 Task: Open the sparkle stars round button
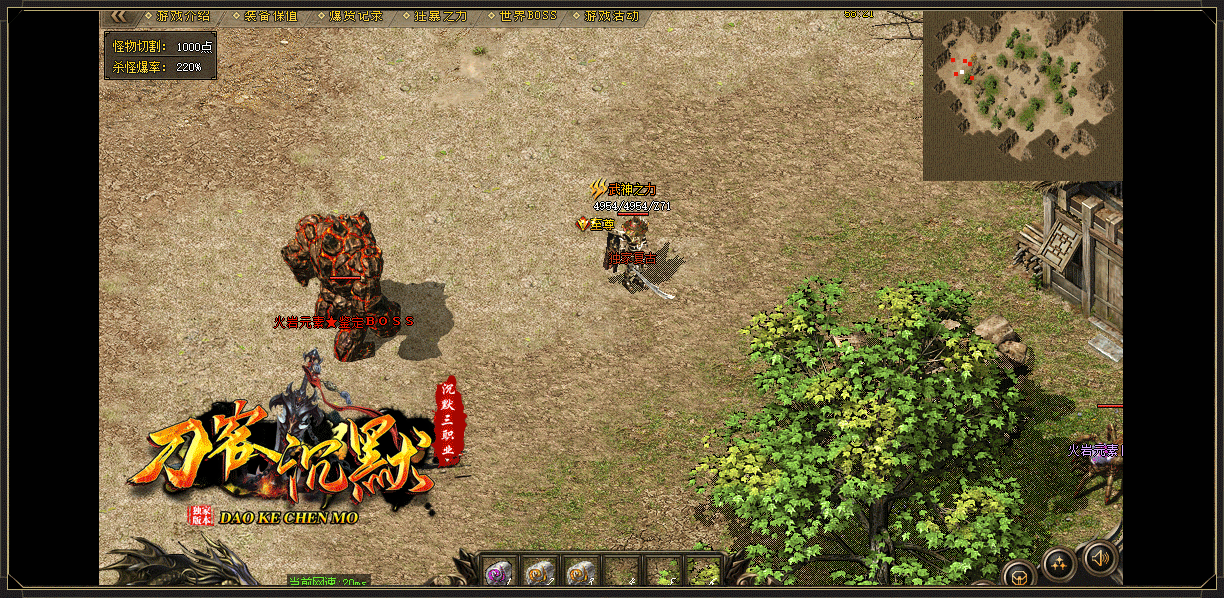[1059, 564]
